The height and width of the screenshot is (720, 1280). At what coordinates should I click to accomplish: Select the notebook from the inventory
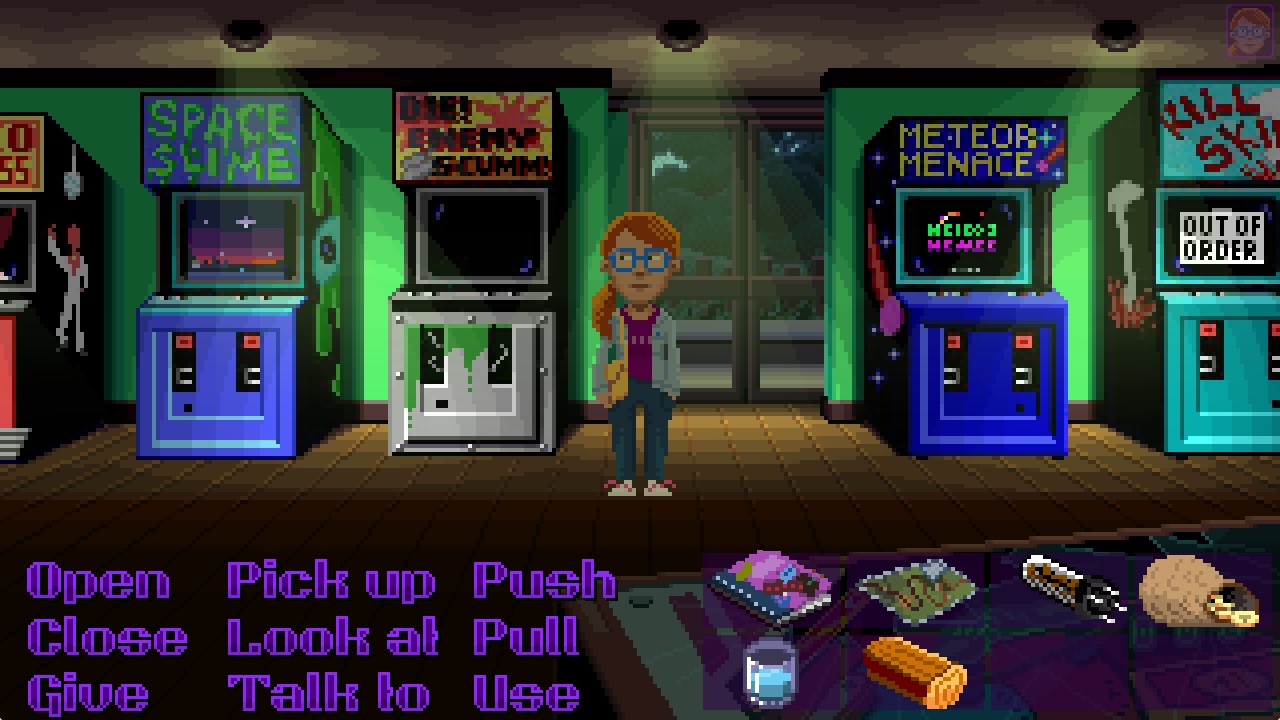(x=770, y=585)
